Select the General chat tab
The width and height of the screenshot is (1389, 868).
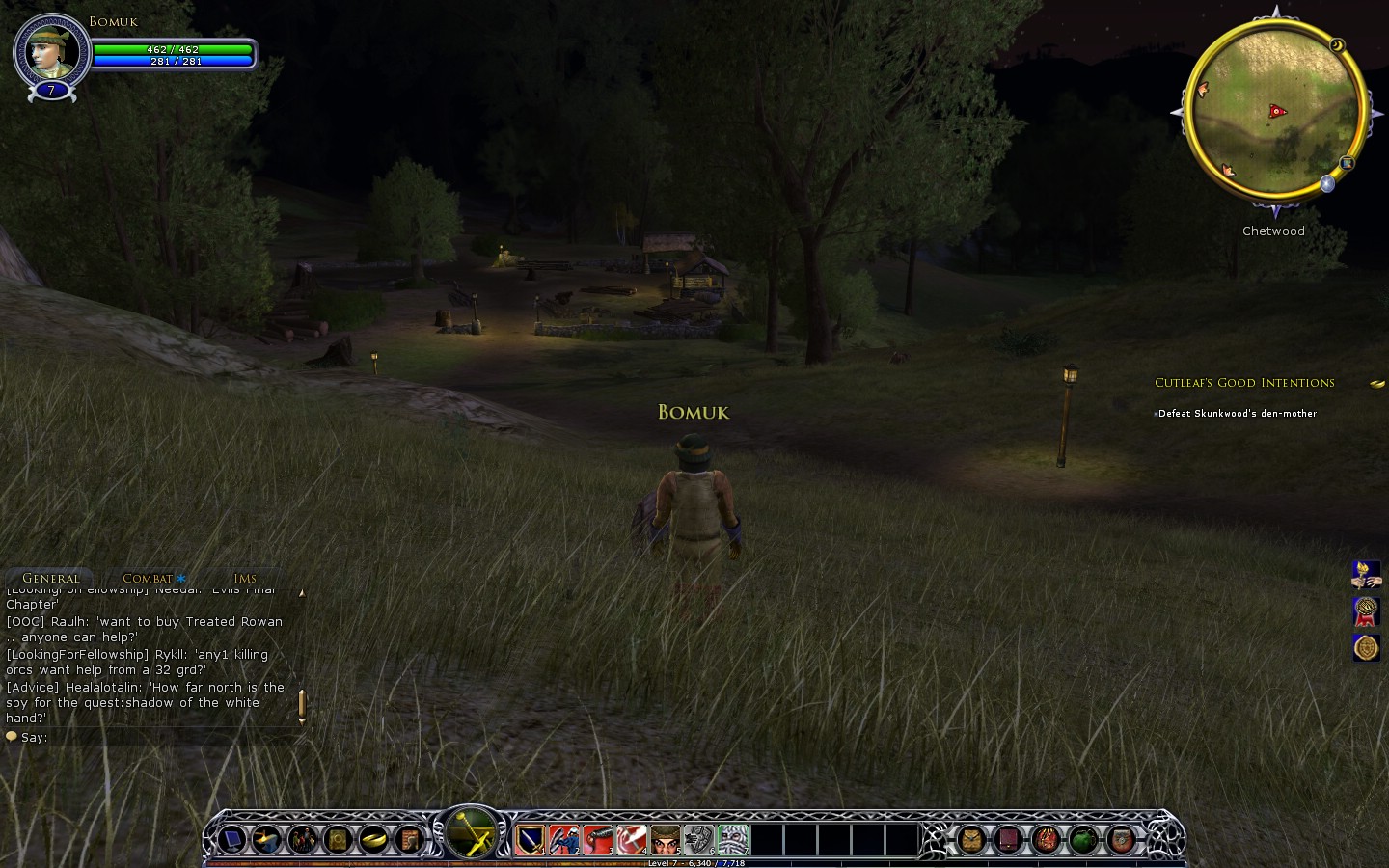[51, 579]
